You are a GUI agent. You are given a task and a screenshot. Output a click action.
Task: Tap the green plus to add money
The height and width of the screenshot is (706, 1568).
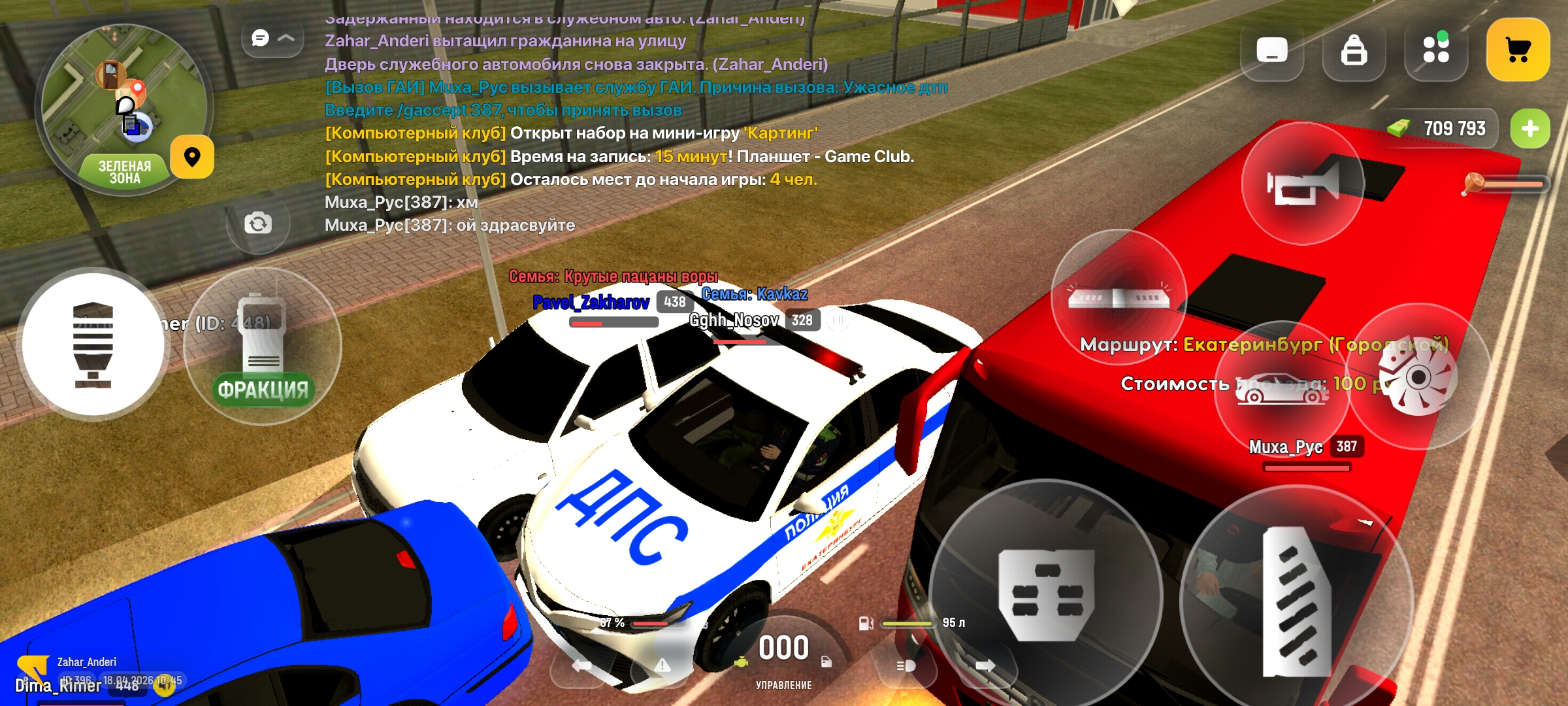pos(1529,129)
